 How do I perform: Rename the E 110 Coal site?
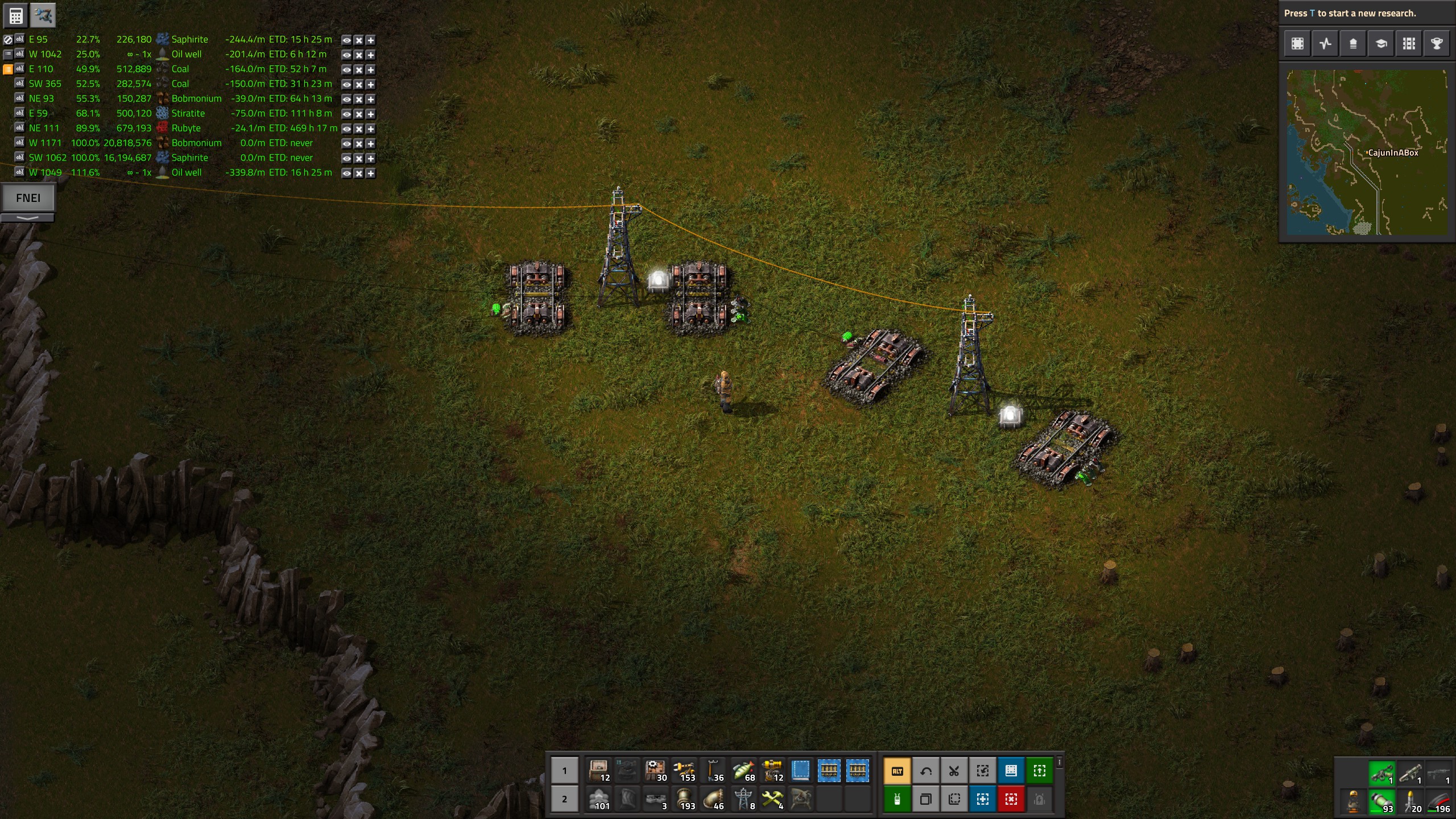point(19,69)
